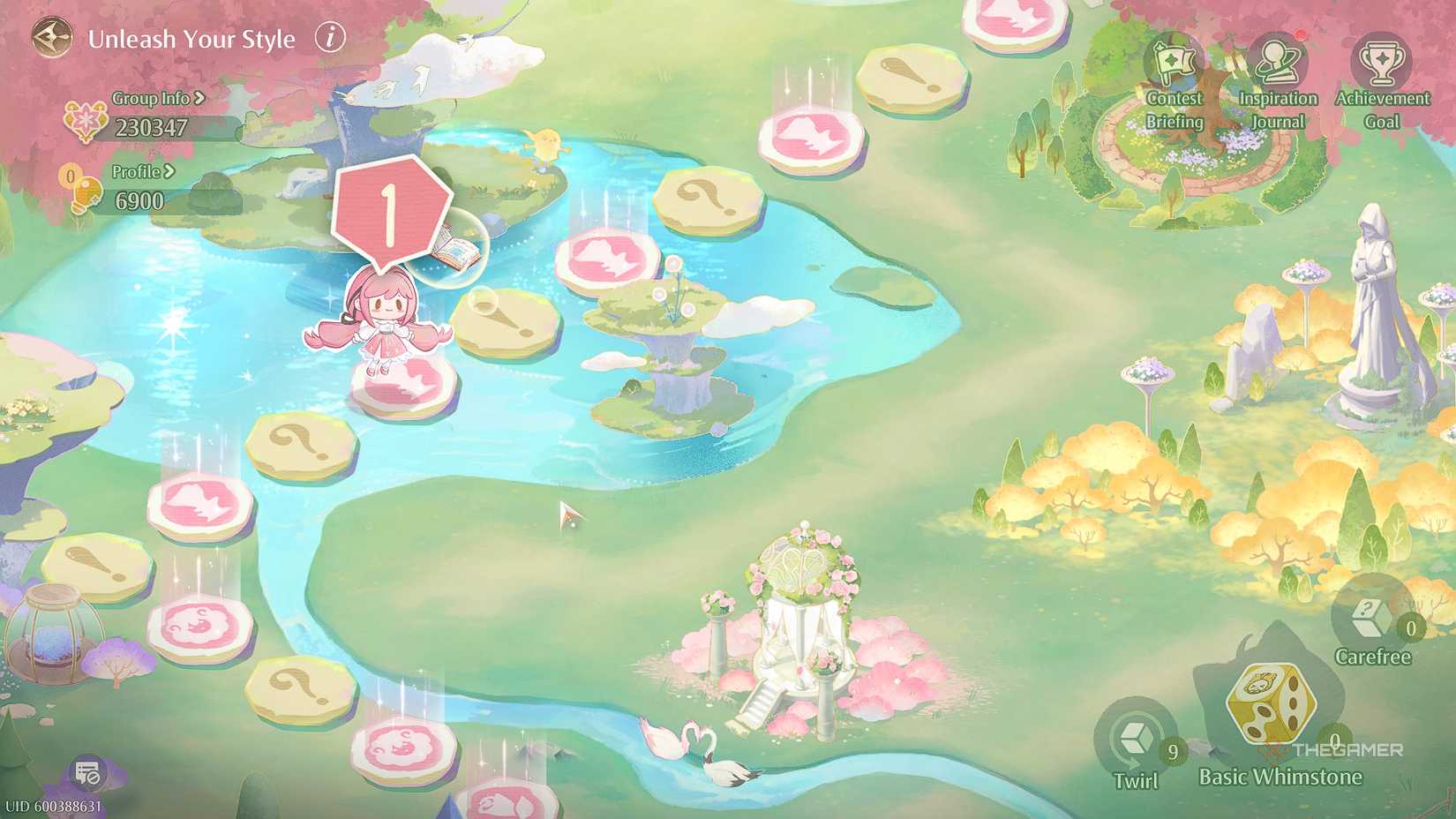Open the Achievement Goal menu entry
Image resolution: width=1456 pixels, height=819 pixels.
tap(1381, 109)
